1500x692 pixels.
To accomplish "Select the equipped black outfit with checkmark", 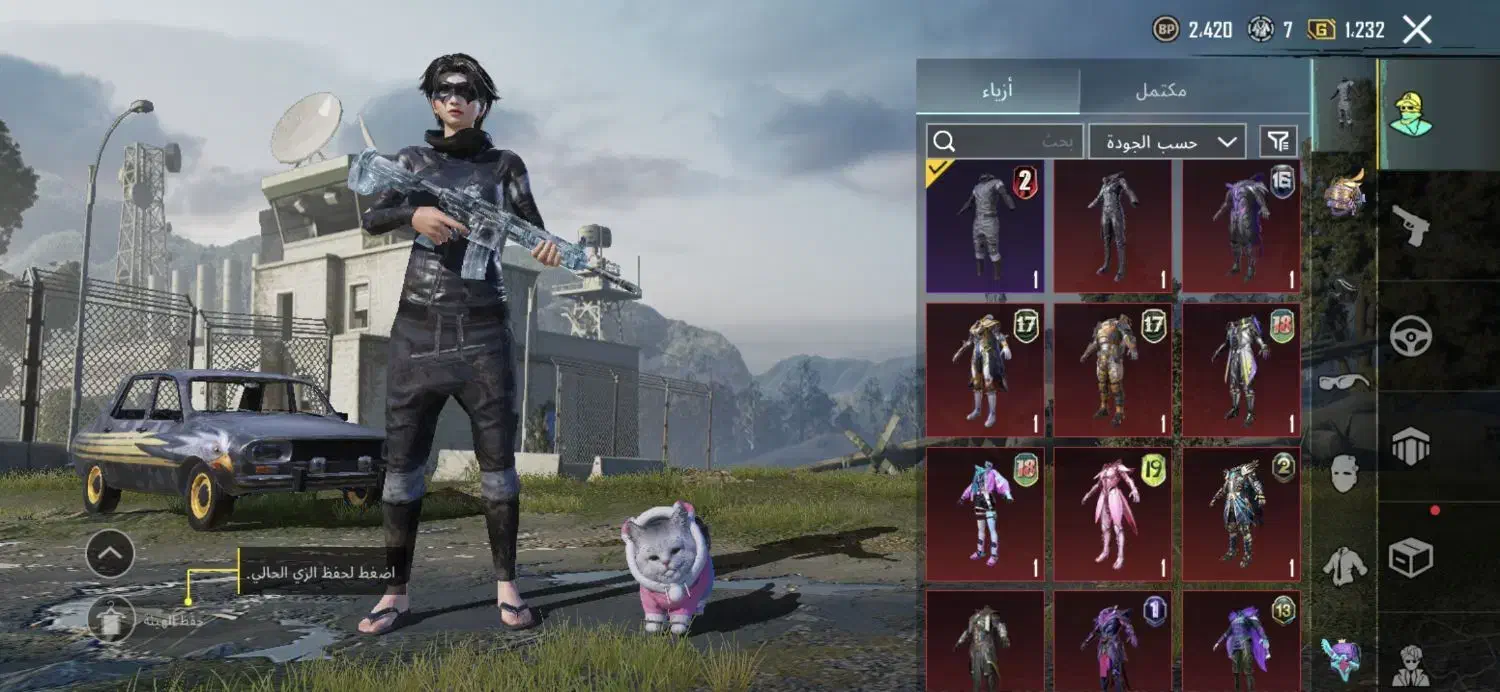I will [x=985, y=226].
